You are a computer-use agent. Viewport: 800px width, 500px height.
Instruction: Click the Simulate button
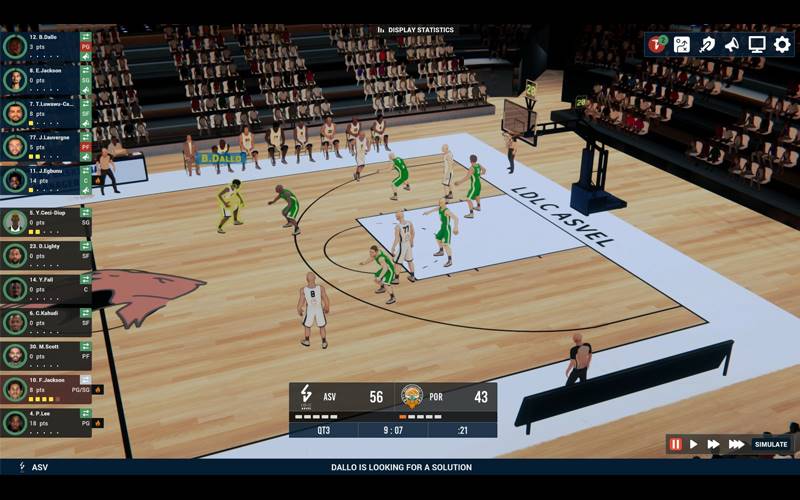point(771,444)
